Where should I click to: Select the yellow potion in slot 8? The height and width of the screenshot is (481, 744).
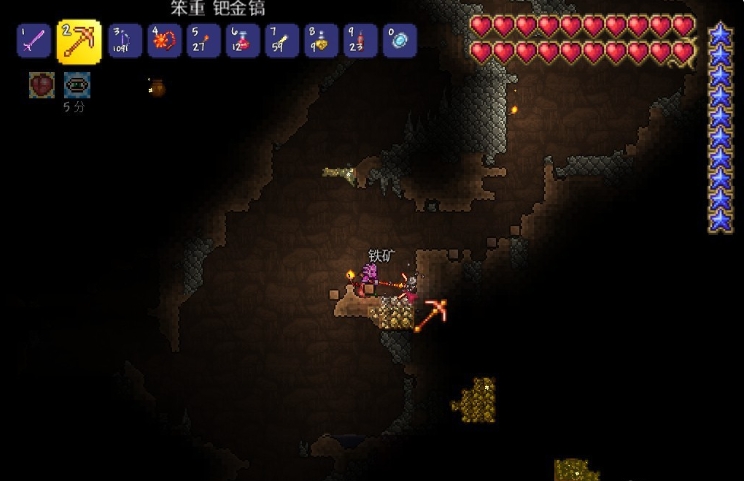321,41
